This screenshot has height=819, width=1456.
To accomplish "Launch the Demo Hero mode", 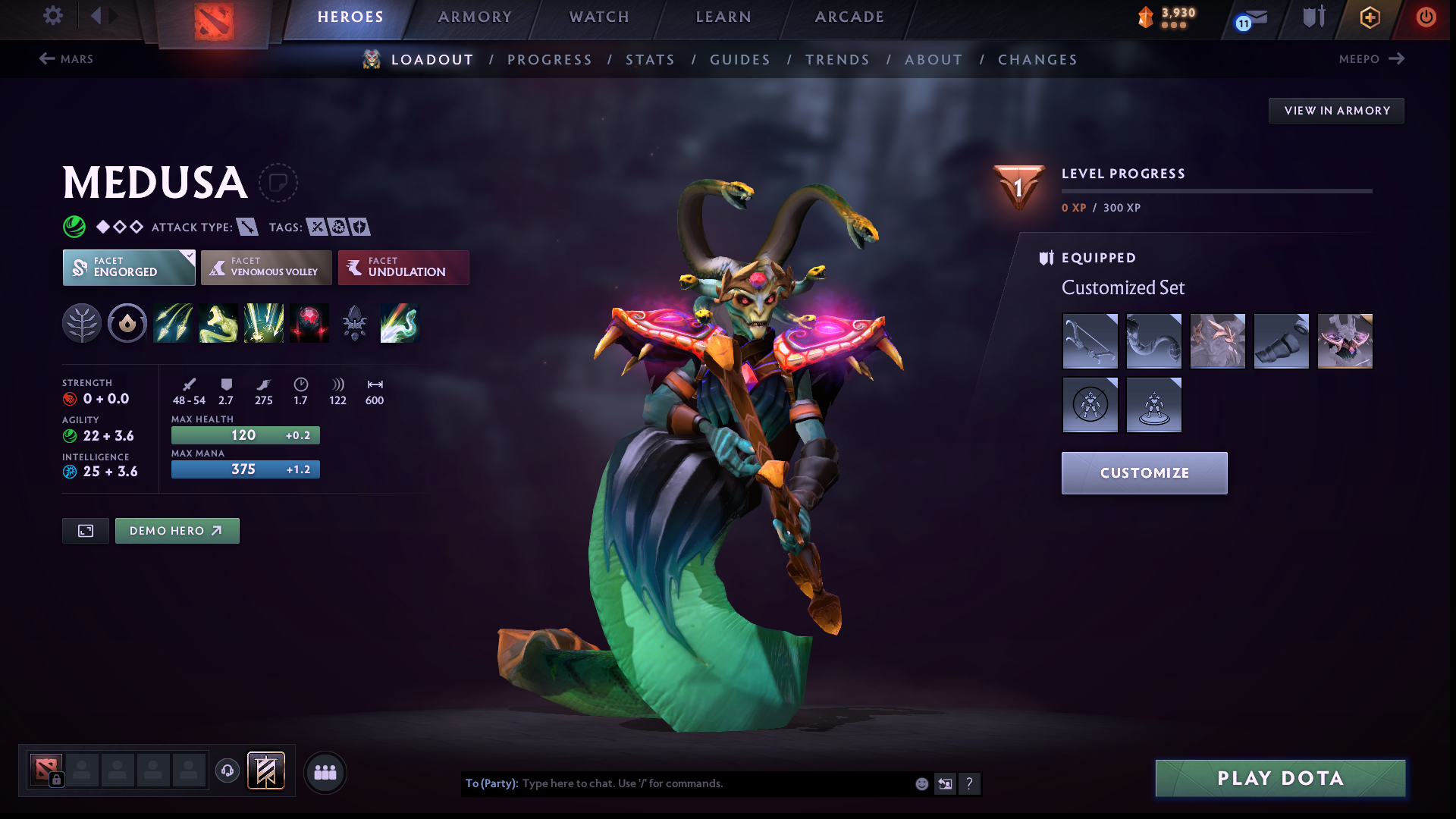I will pos(177,531).
